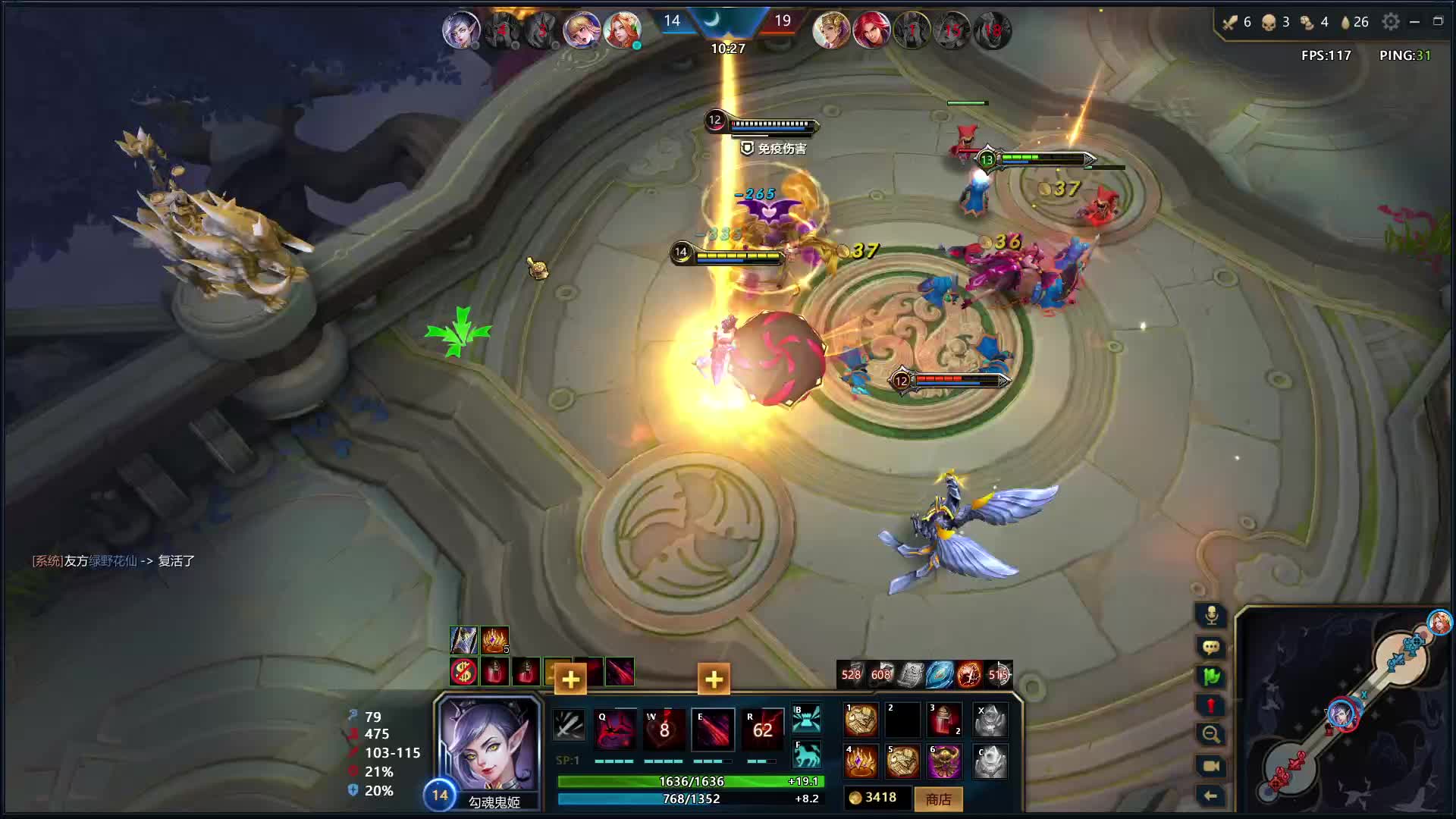Level up E with the plus button
Viewport: 1456px width, 819px height.
coord(714,679)
